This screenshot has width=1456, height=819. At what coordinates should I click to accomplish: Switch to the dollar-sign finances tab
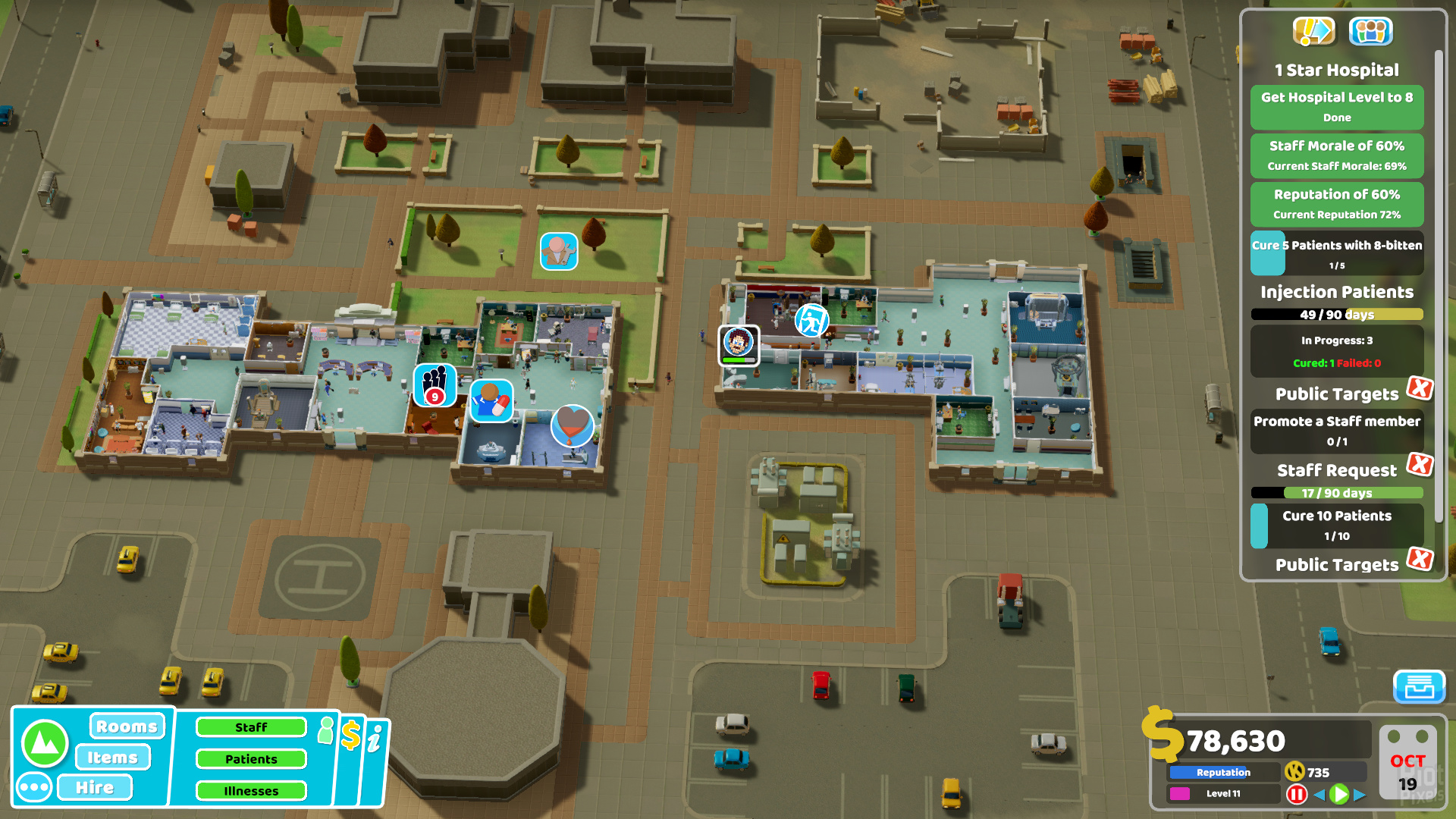[x=350, y=736]
